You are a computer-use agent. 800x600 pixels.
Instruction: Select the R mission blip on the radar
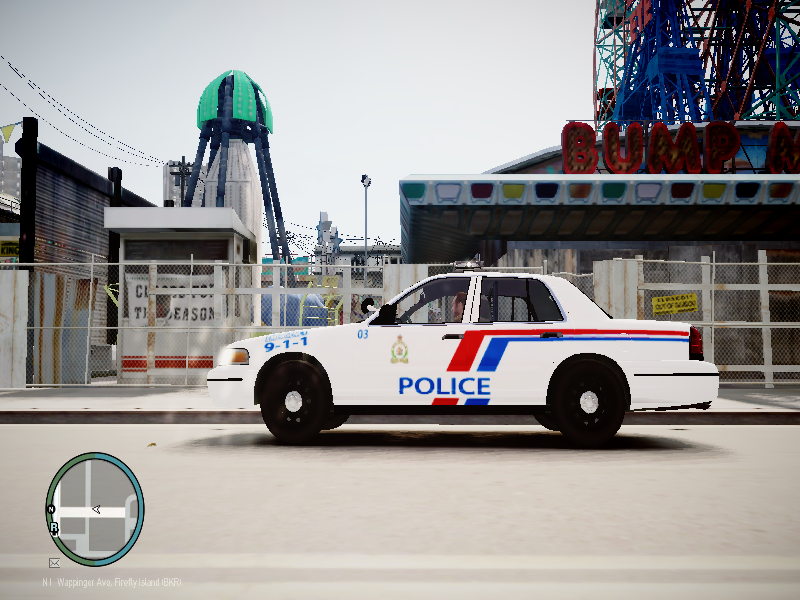[x=54, y=527]
